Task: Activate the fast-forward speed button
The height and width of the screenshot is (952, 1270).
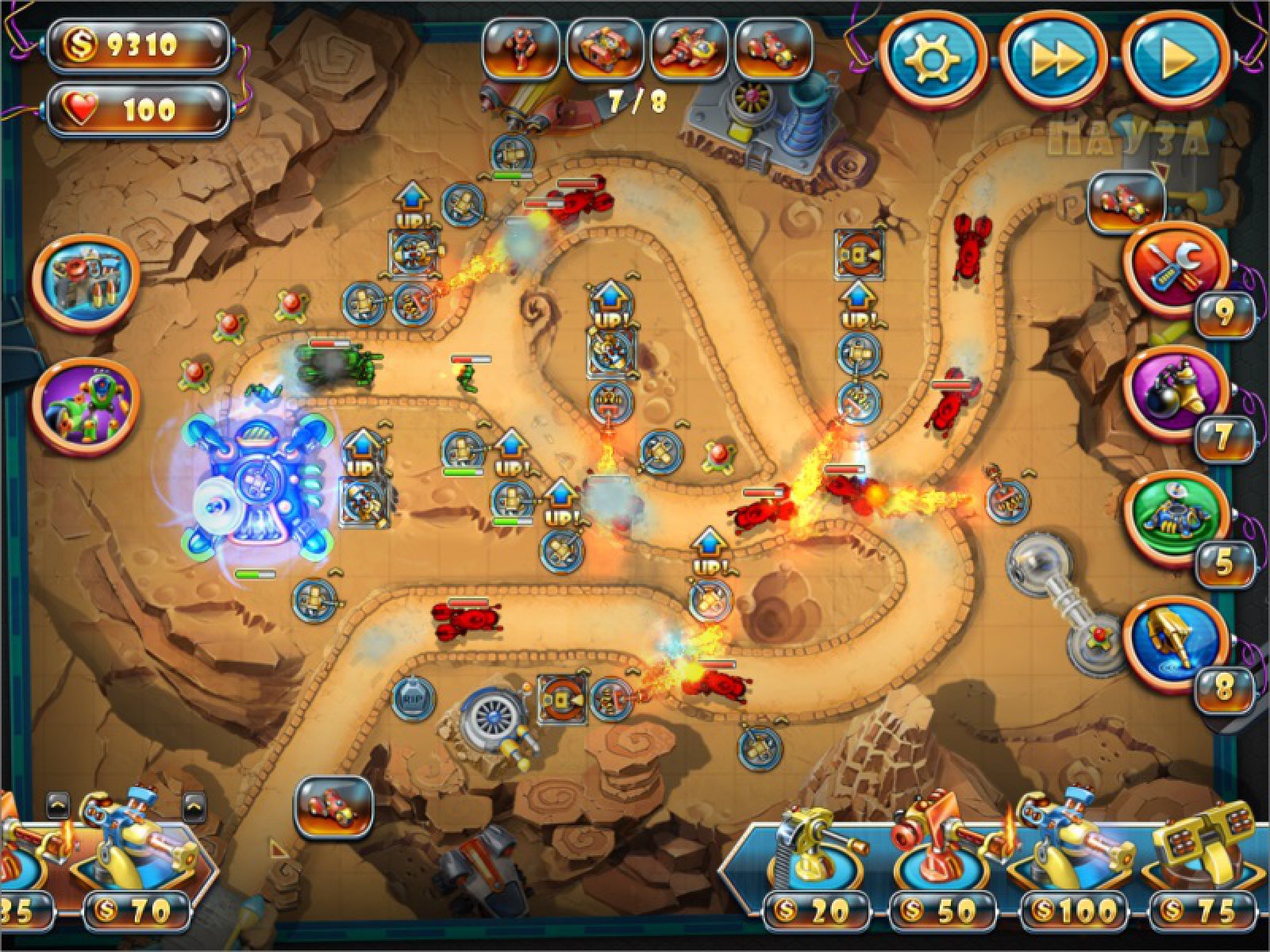Action: [1053, 59]
